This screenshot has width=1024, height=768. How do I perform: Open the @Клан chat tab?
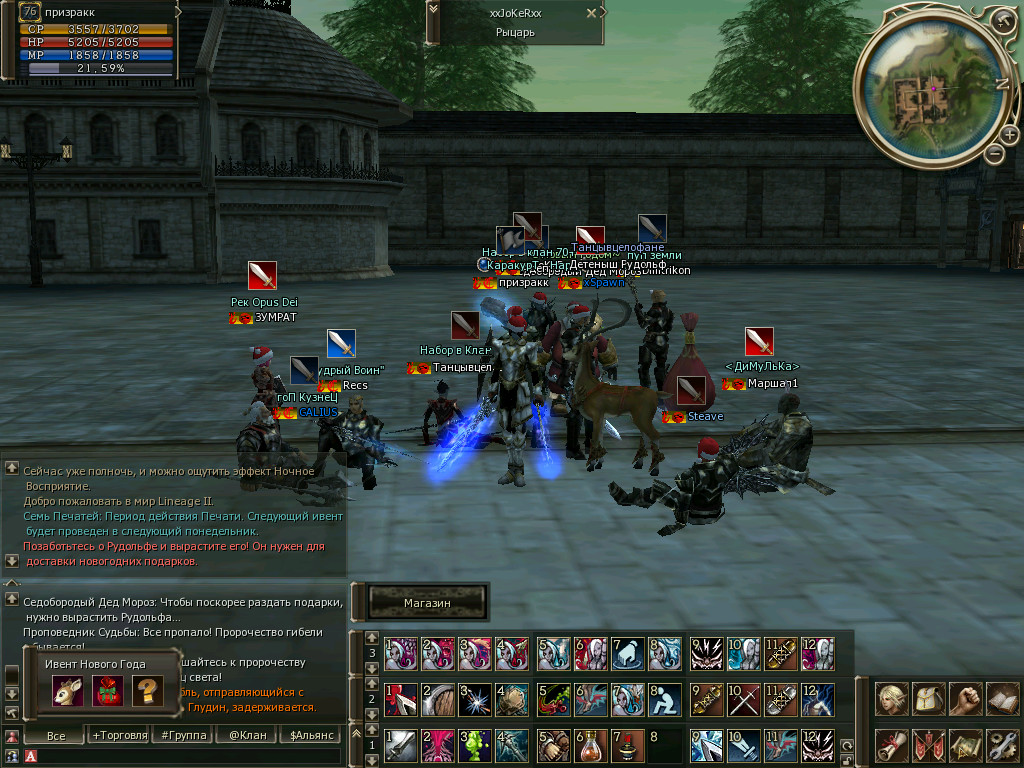coord(246,735)
